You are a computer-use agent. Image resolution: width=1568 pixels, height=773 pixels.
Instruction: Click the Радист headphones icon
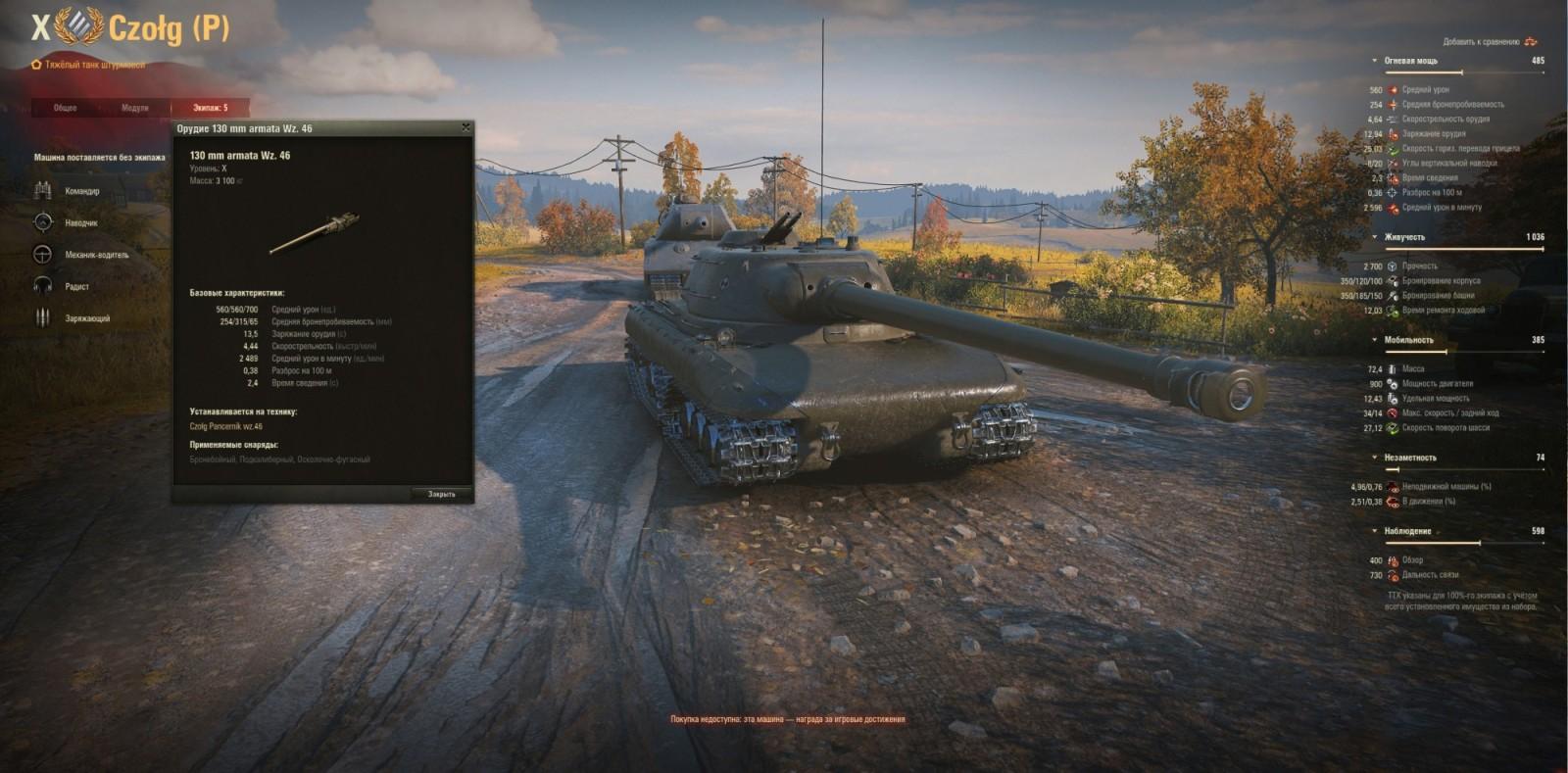pos(43,286)
